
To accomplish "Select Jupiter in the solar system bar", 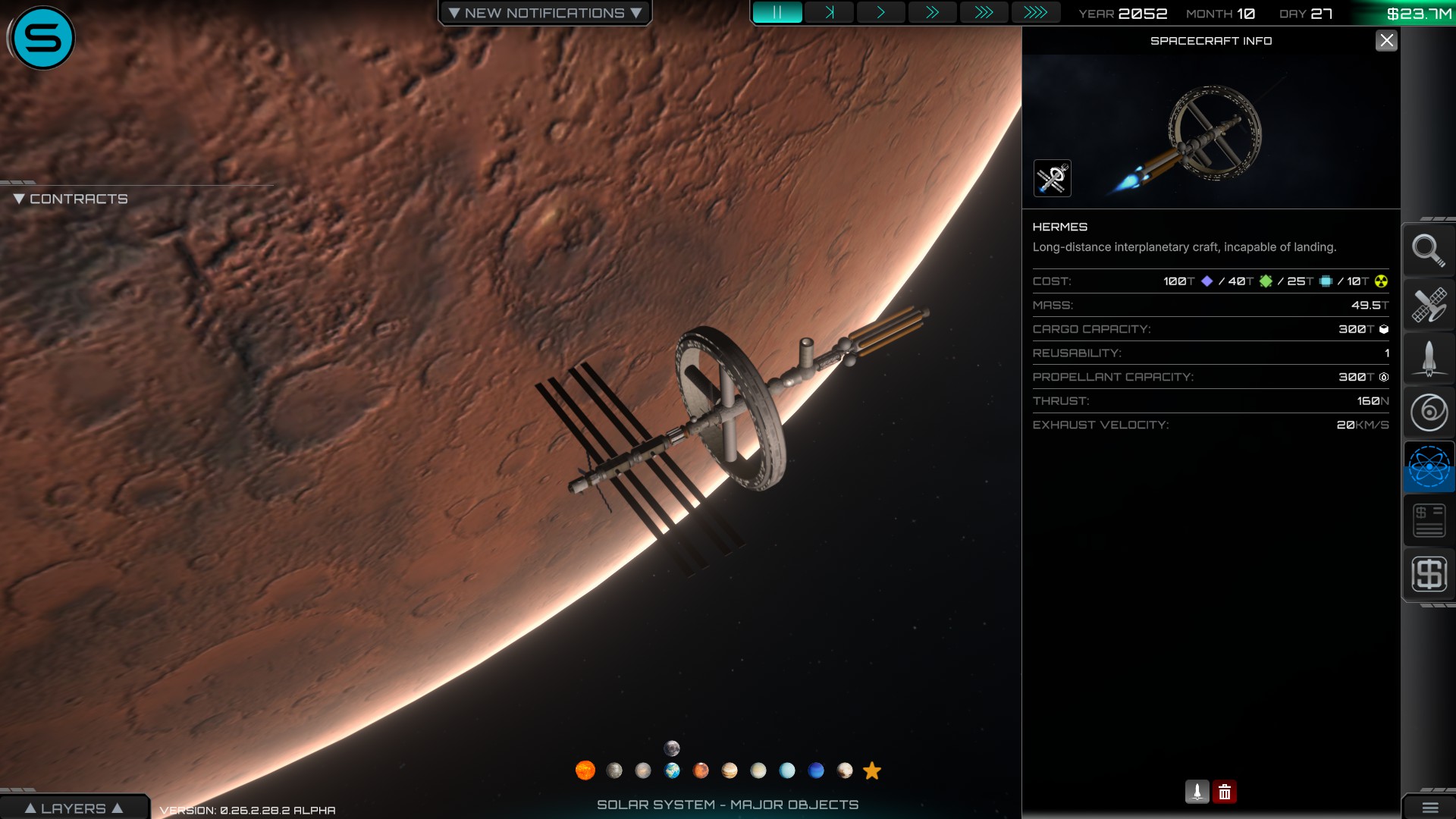I will pos(730,770).
